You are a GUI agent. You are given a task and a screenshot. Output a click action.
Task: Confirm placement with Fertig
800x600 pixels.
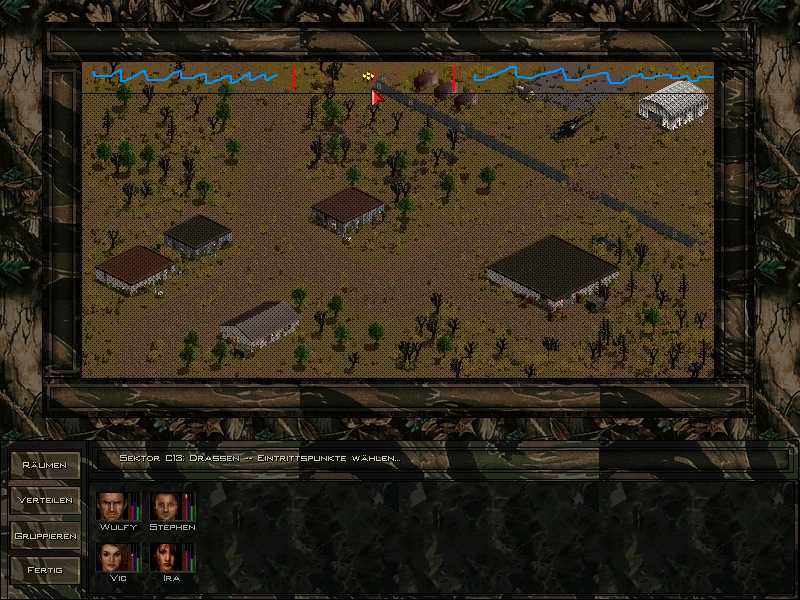click(x=45, y=570)
